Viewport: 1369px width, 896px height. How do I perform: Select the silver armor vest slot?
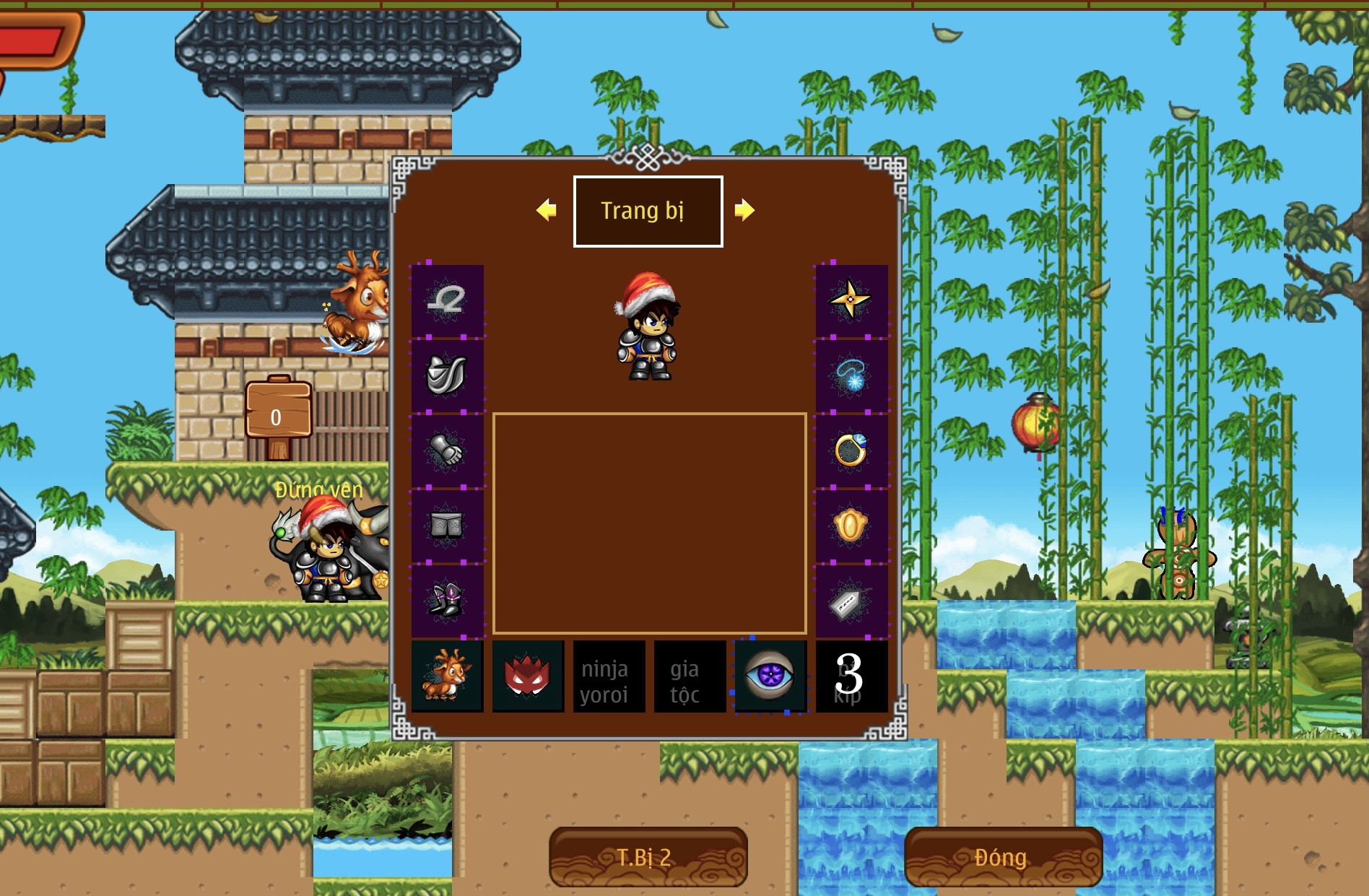(447, 375)
